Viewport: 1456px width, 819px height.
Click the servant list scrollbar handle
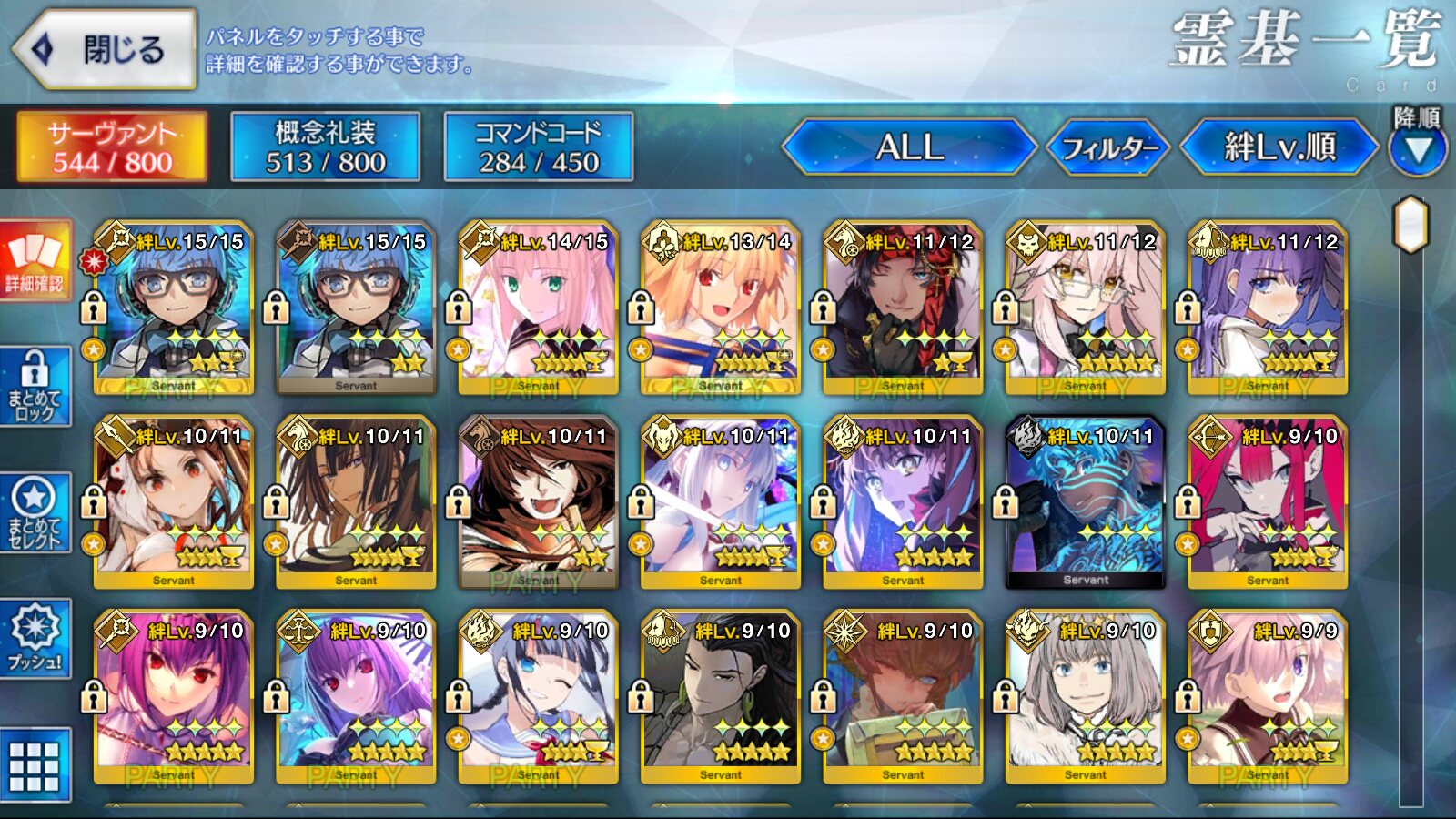coord(1410,224)
